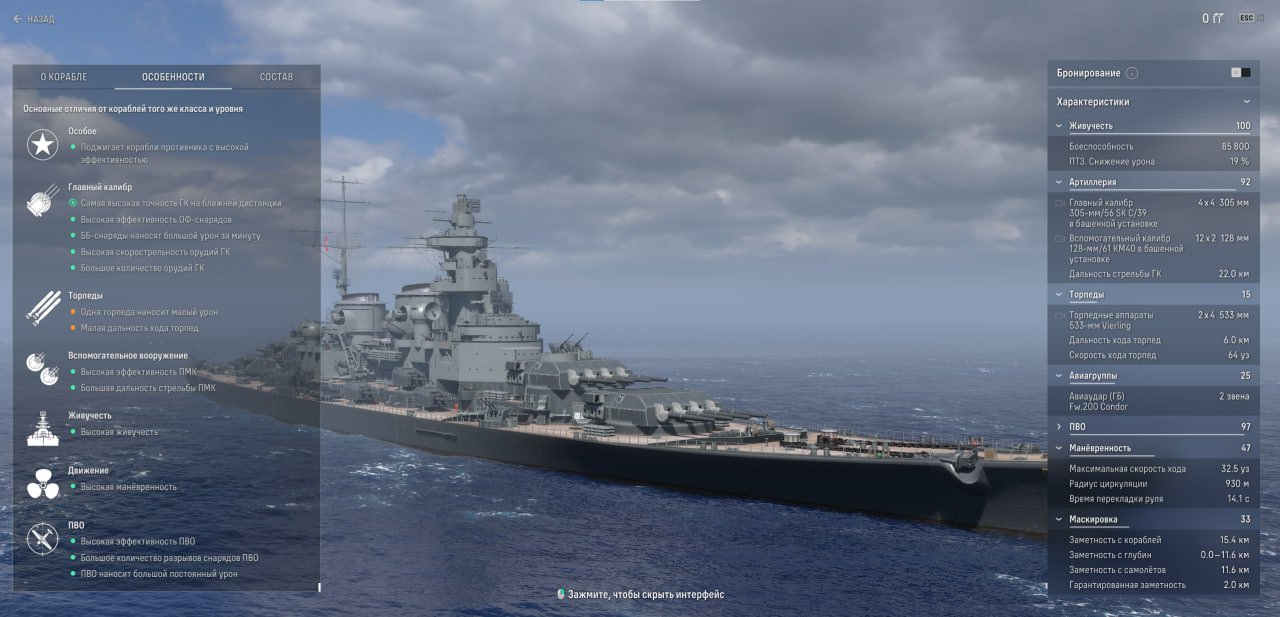Viewport: 1280px width, 617px height.
Task: Tick the Торпедные аппараты 533-мм checkbox
Action: 1060,315
